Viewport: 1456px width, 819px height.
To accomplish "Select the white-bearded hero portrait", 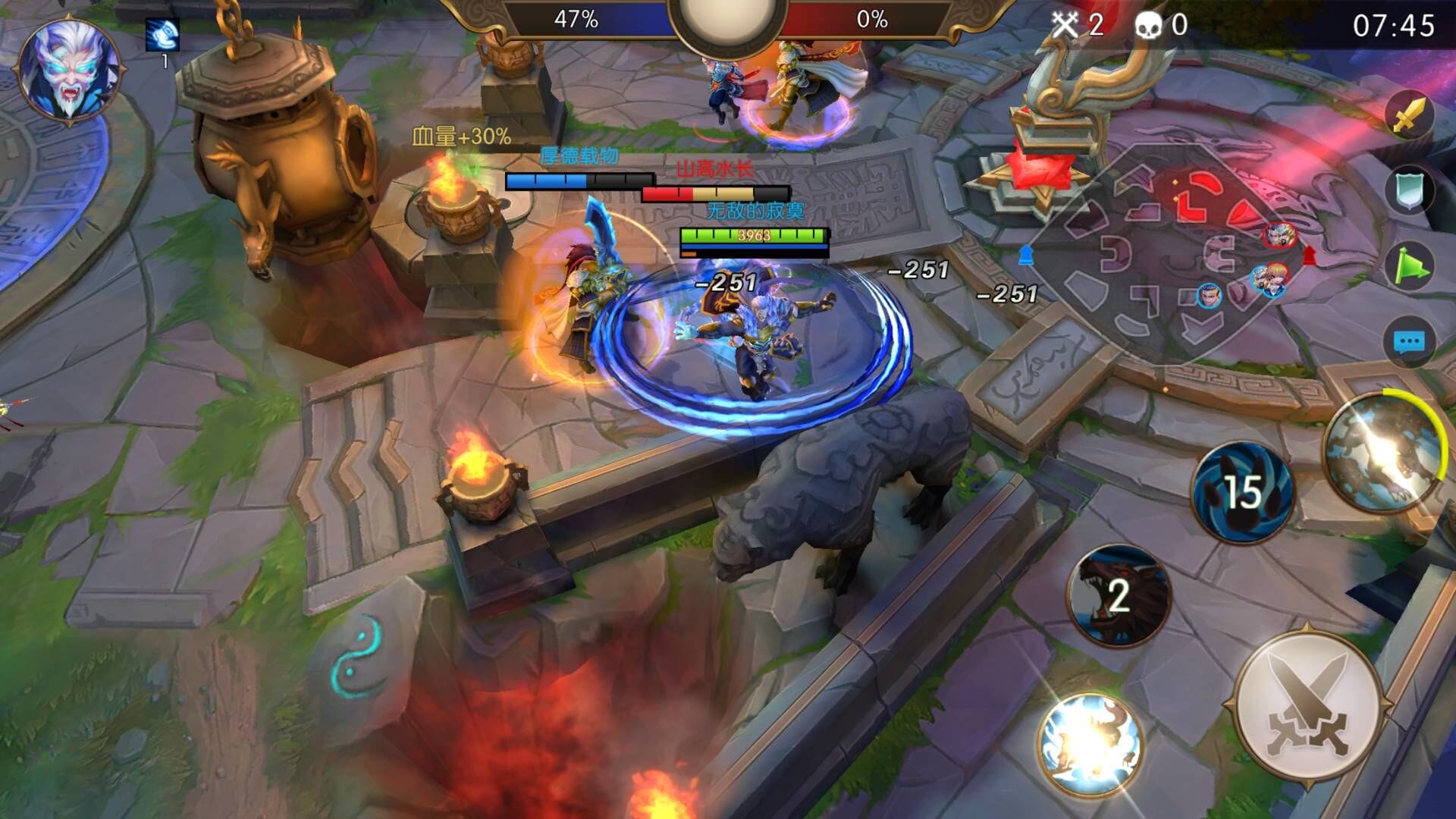I will pos(68,70).
